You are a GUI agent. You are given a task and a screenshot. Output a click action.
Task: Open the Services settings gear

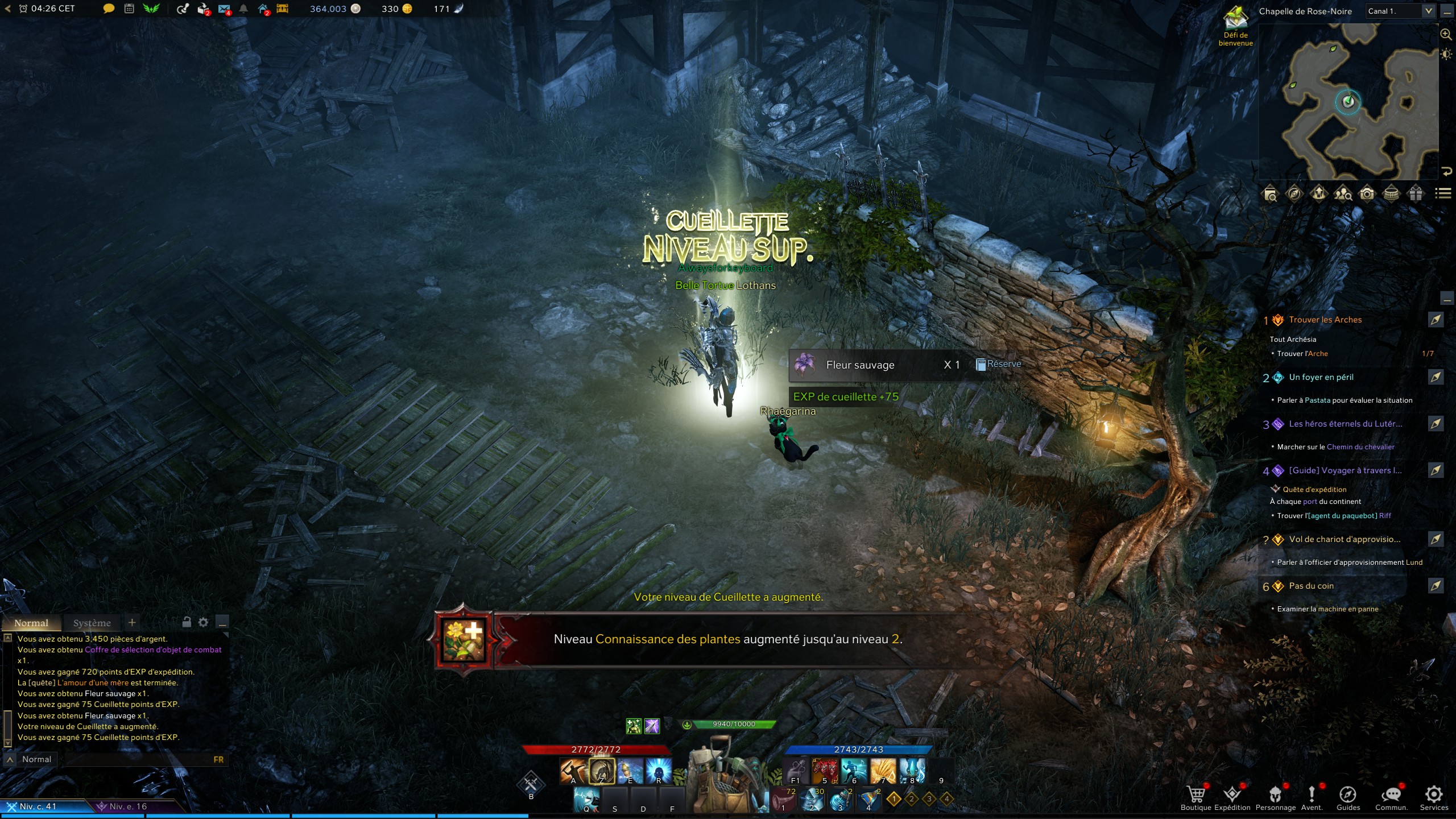pyautogui.click(x=1433, y=795)
